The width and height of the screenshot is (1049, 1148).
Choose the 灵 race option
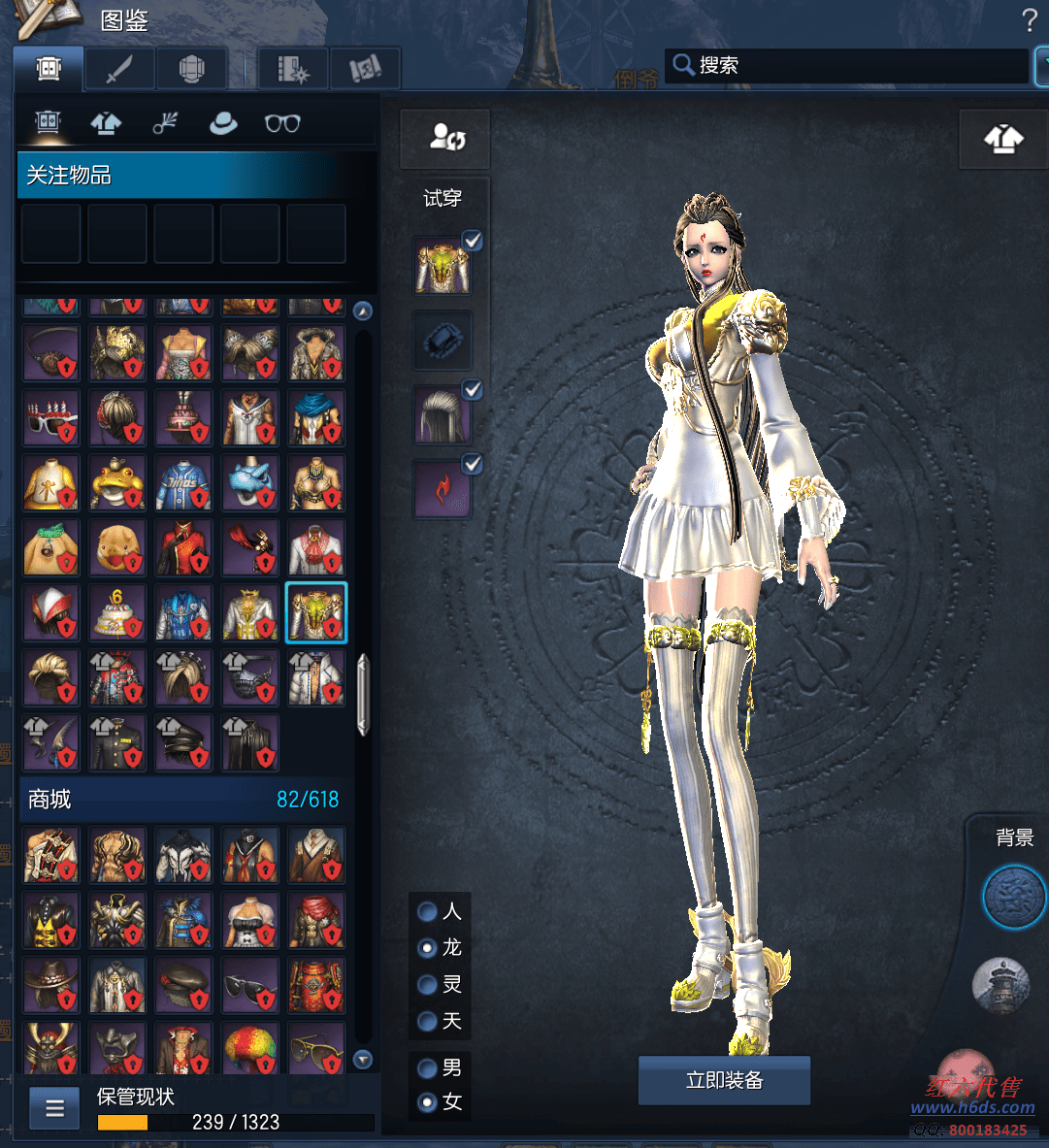tap(427, 985)
